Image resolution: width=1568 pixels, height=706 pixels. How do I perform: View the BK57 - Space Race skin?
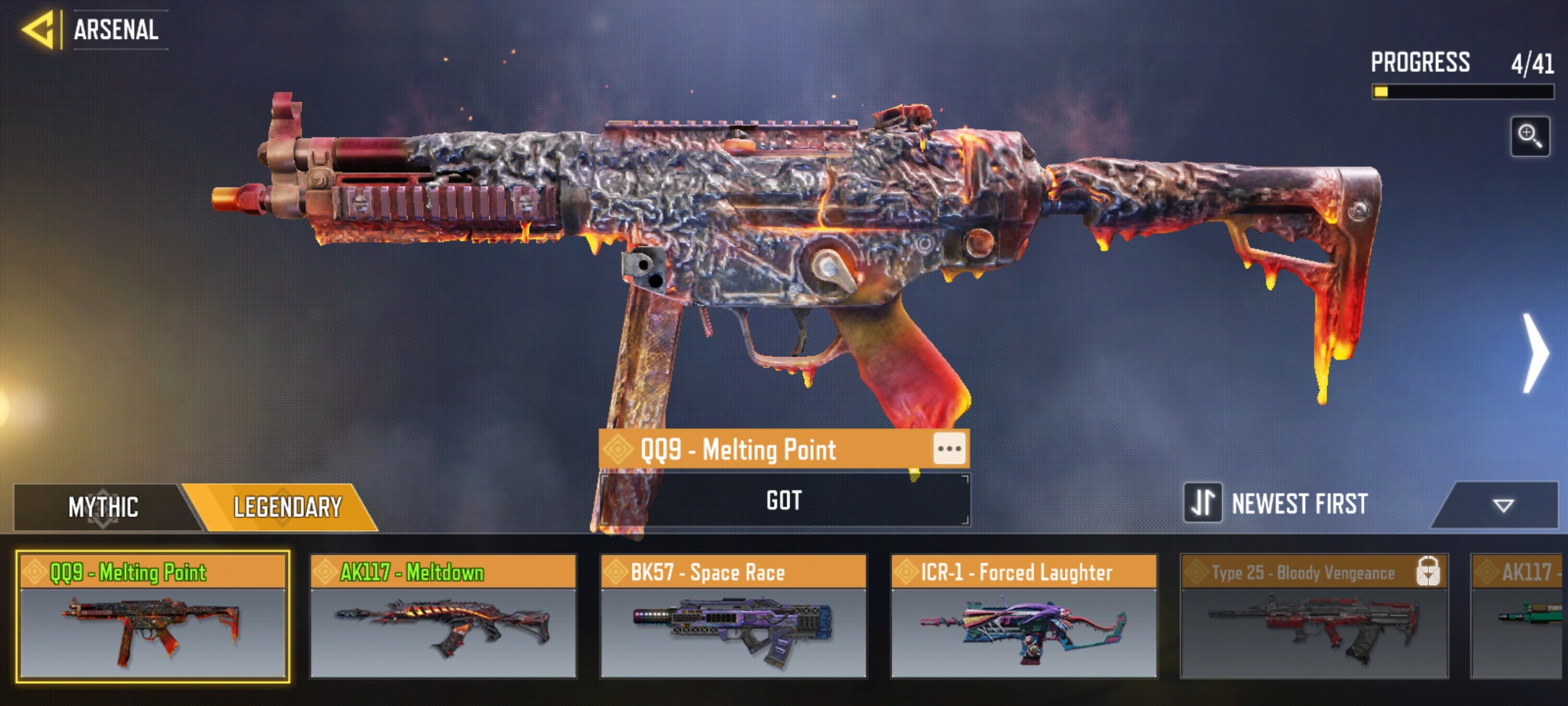point(733,617)
